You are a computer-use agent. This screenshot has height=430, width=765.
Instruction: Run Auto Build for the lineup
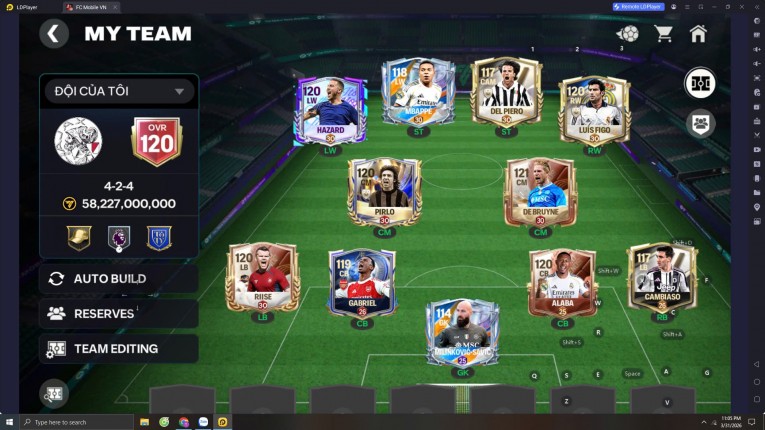point(109,279)
